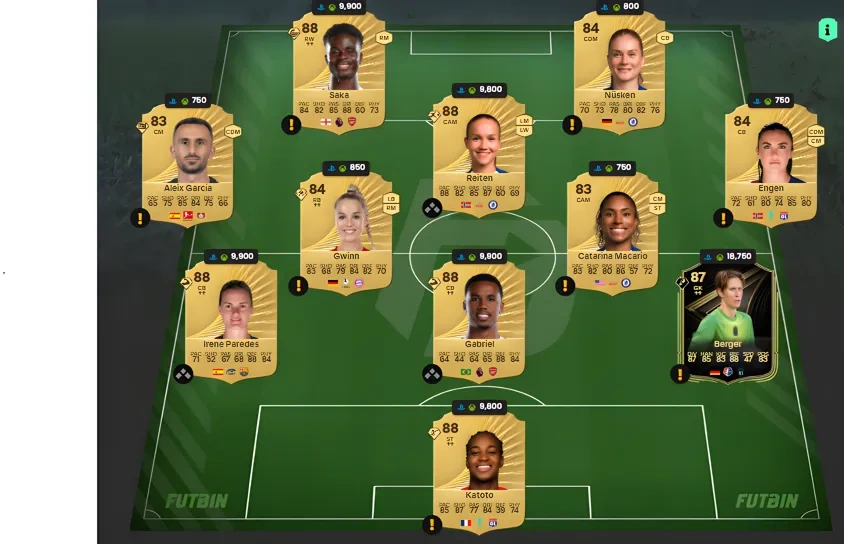The image size is (844, 544).
Task: Select the Irene Paredes card
Action: (231, 318)
